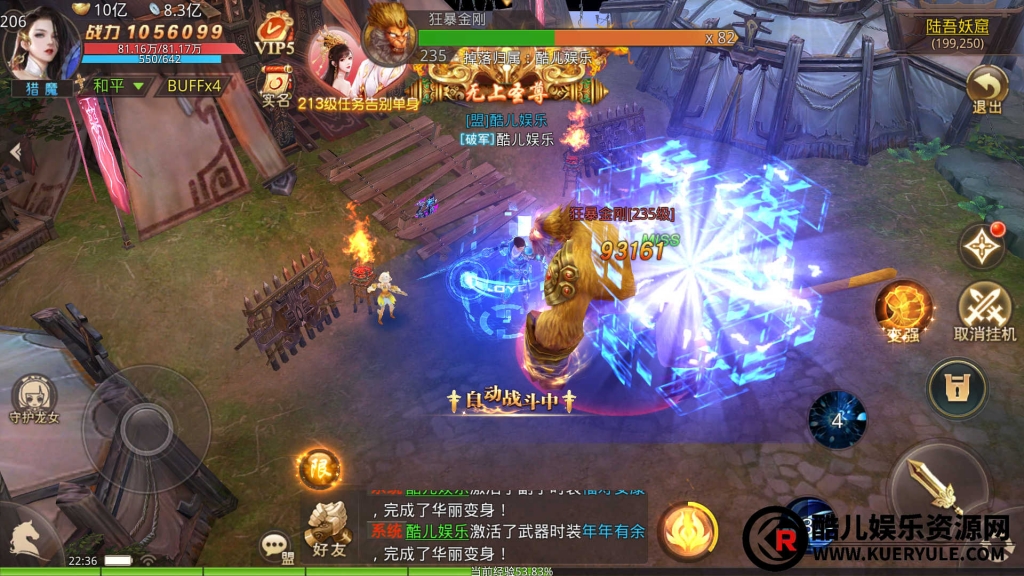The image size is (1024, 576).
Task: Click the 退出 exit dungeon button
Action: [x=986, y=89]
